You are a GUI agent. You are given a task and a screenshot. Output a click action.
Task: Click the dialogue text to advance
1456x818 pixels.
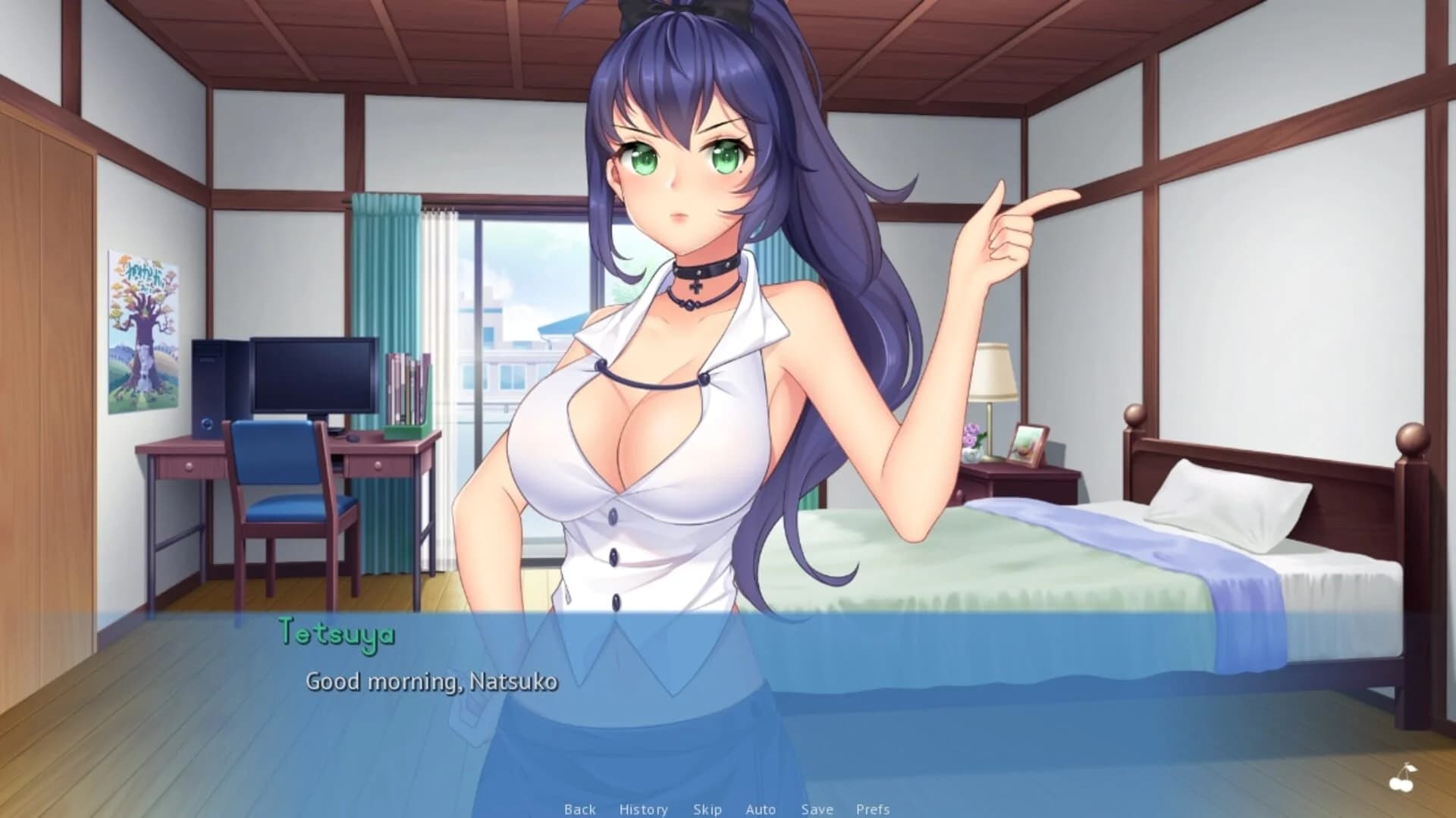pyautogui.click(x=432, y=682)
